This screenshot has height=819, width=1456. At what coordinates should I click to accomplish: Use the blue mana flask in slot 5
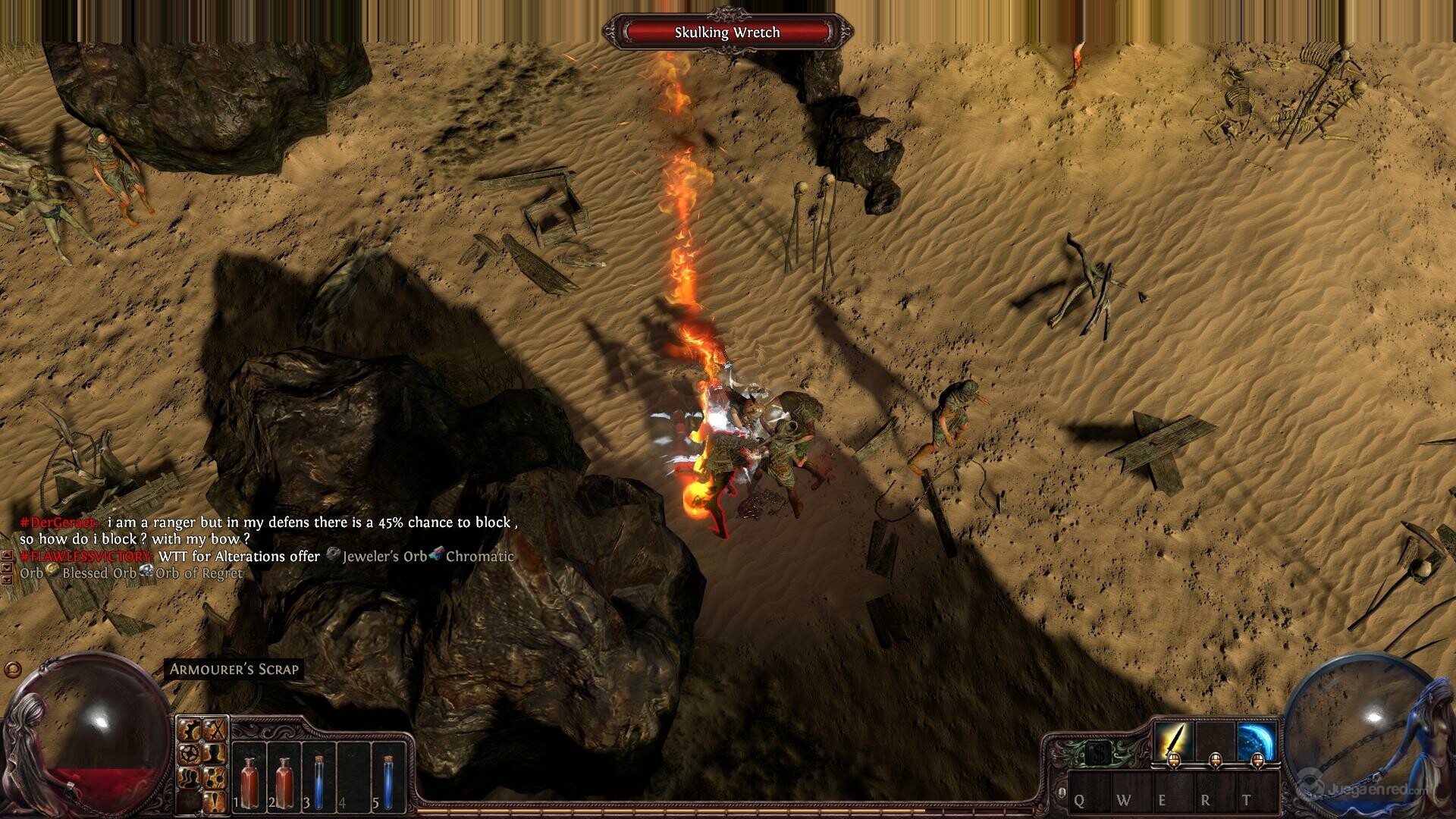pos(388,775)
